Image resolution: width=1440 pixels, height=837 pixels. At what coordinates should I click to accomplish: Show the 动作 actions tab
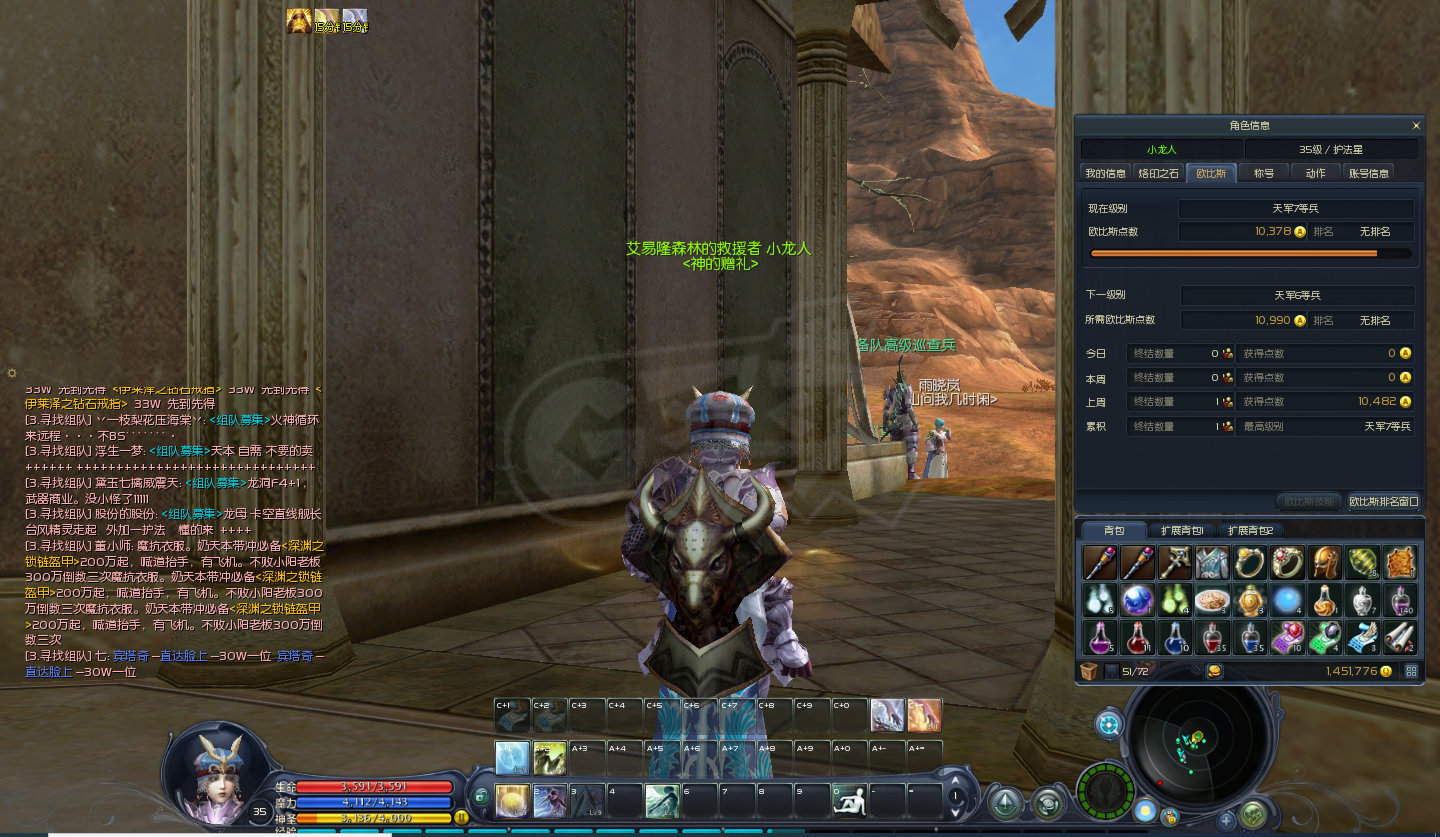point(1315,173)
